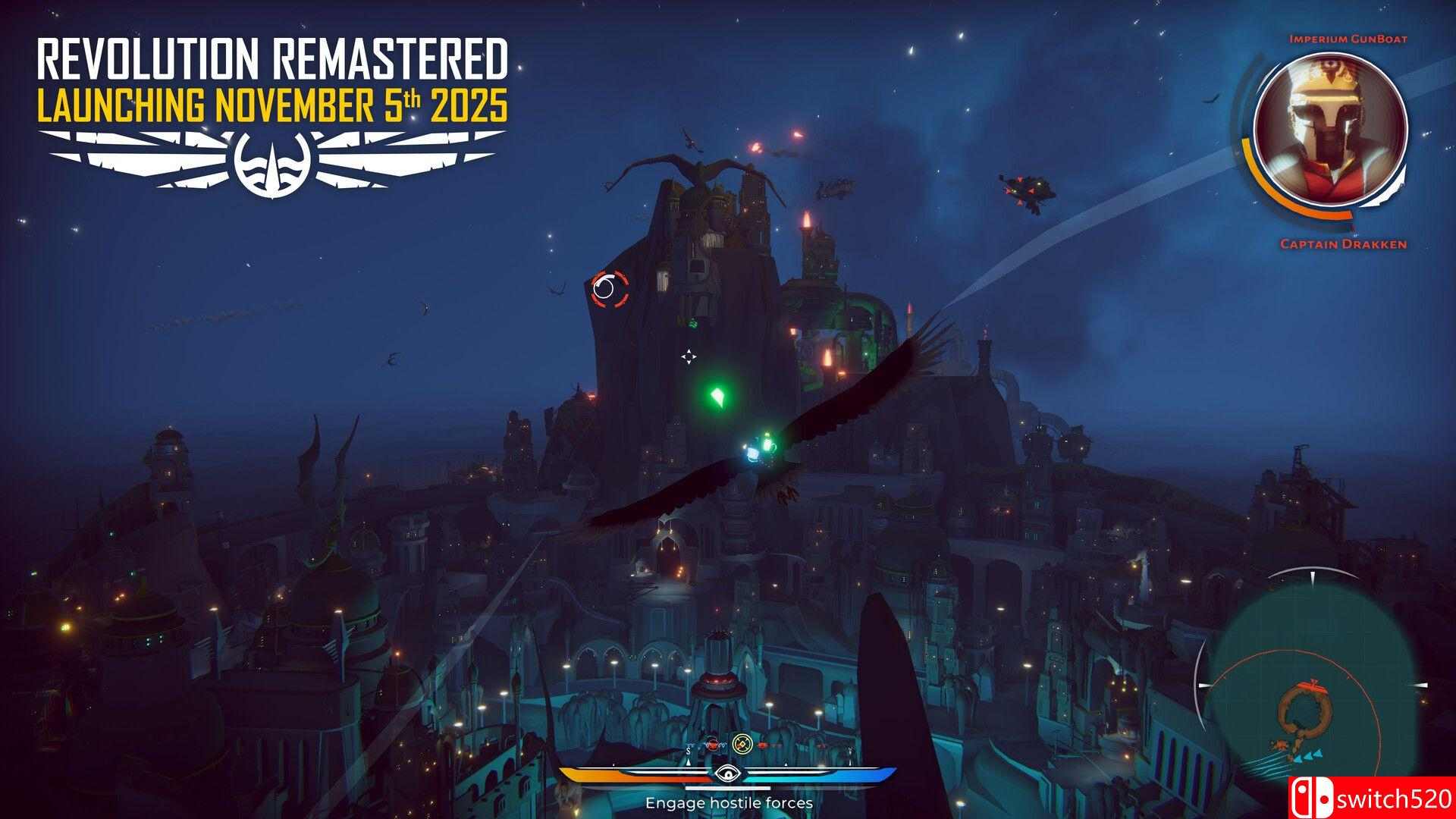Viewport: 1456px width, 819px height.
Task: Select the red enemy marker on the compass
Action: 711,745
